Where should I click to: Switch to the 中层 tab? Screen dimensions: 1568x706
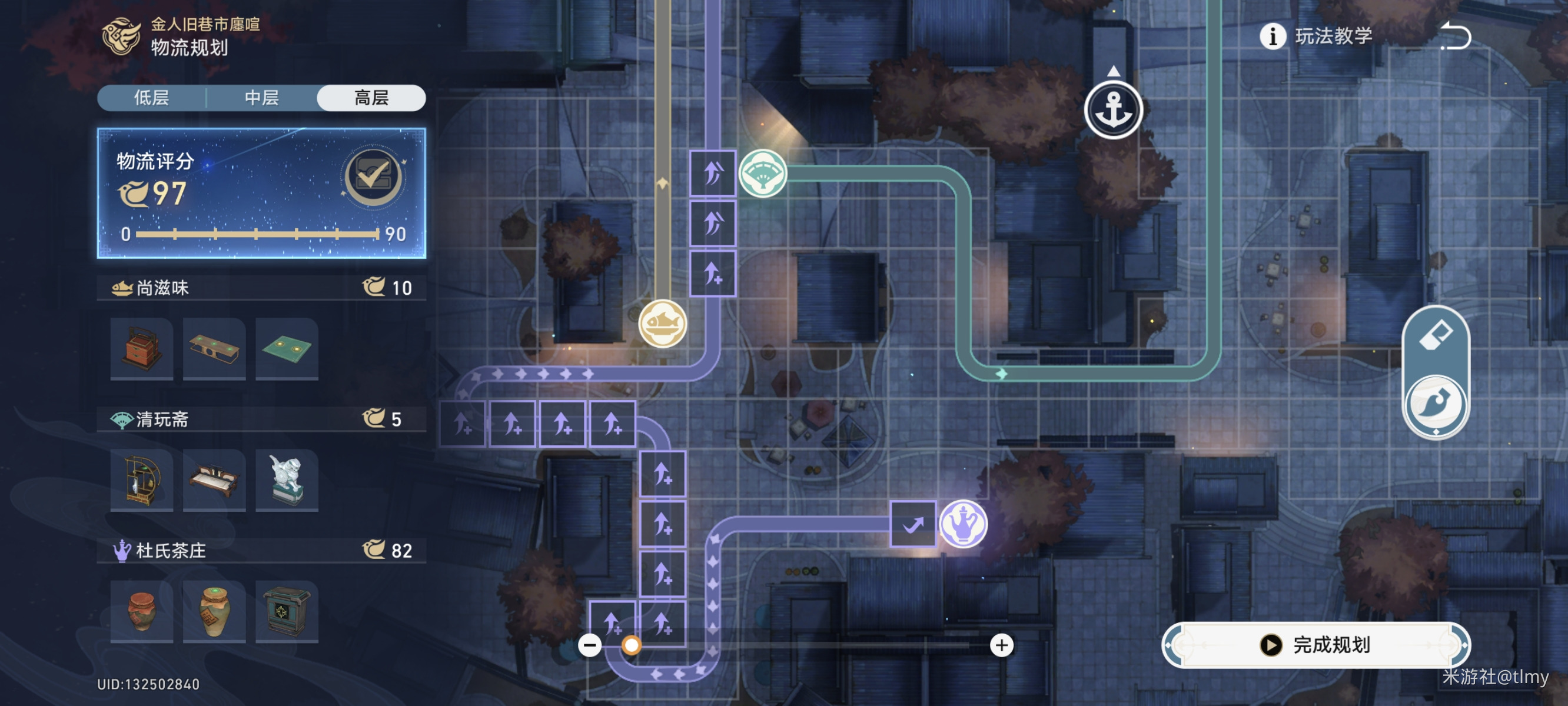coord(262,98)
